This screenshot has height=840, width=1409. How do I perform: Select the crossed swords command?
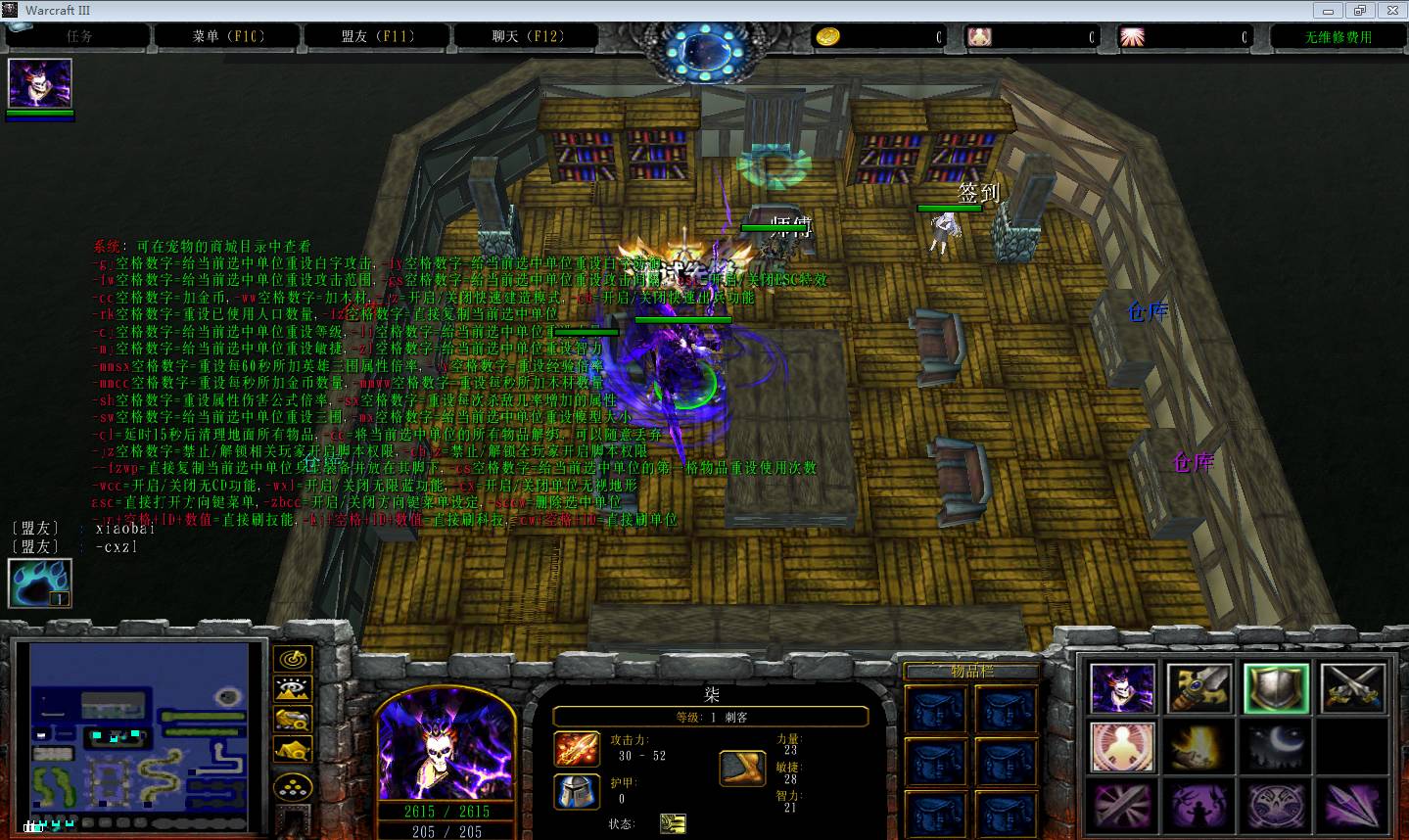pos(1352,688)
